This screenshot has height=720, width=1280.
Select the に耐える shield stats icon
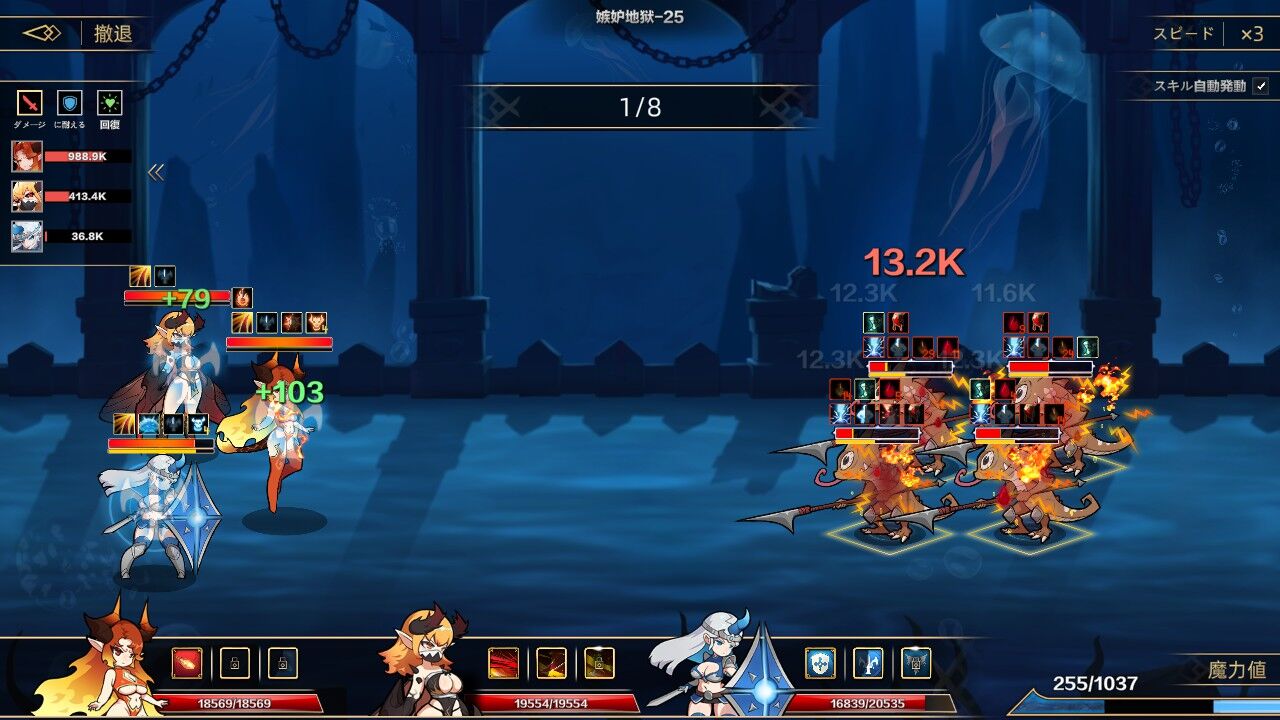[68, 104]
